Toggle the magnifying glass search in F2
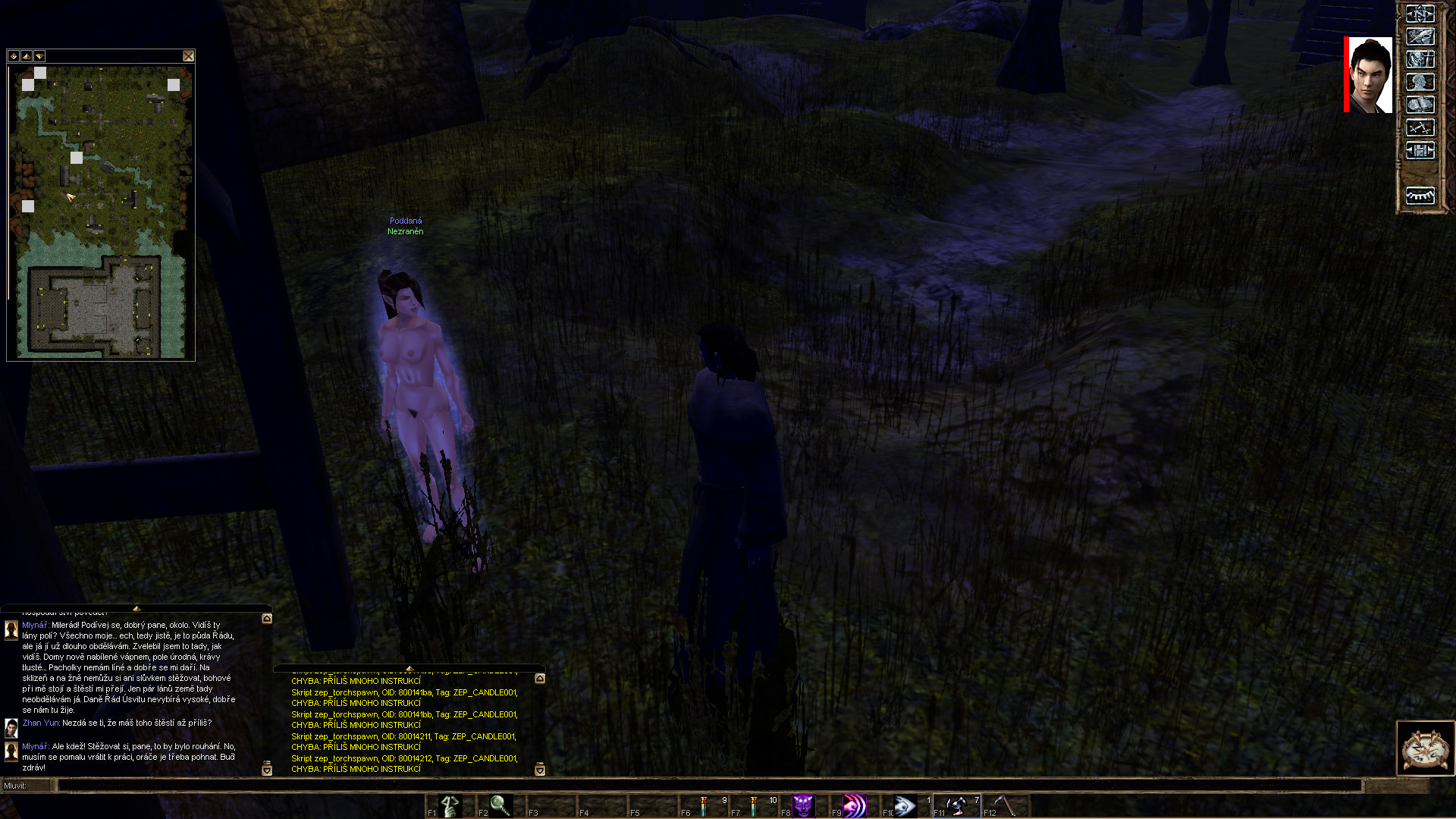This screenshot has width=1456, height=819. 500,805
